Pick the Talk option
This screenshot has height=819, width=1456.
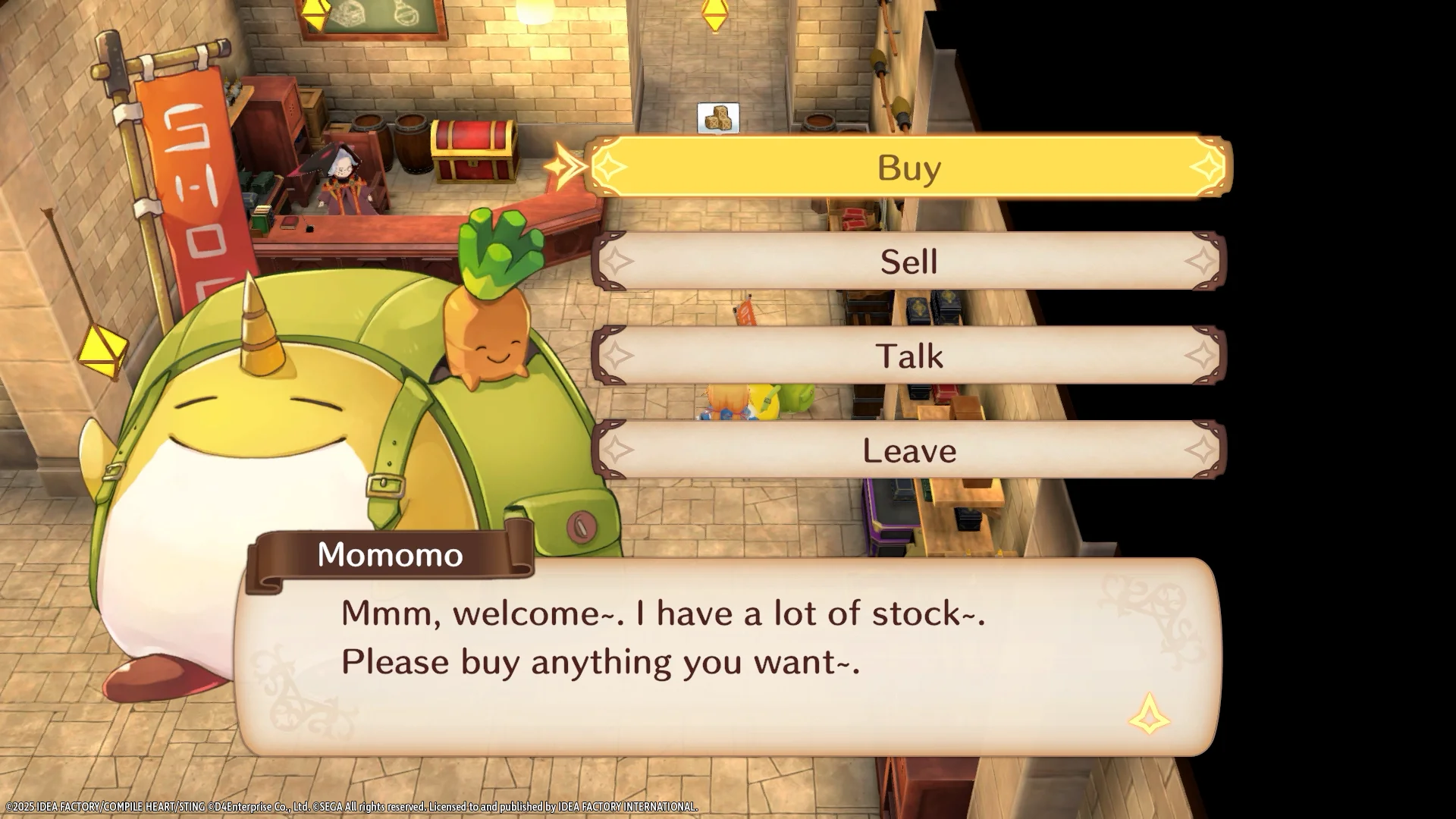908,356
